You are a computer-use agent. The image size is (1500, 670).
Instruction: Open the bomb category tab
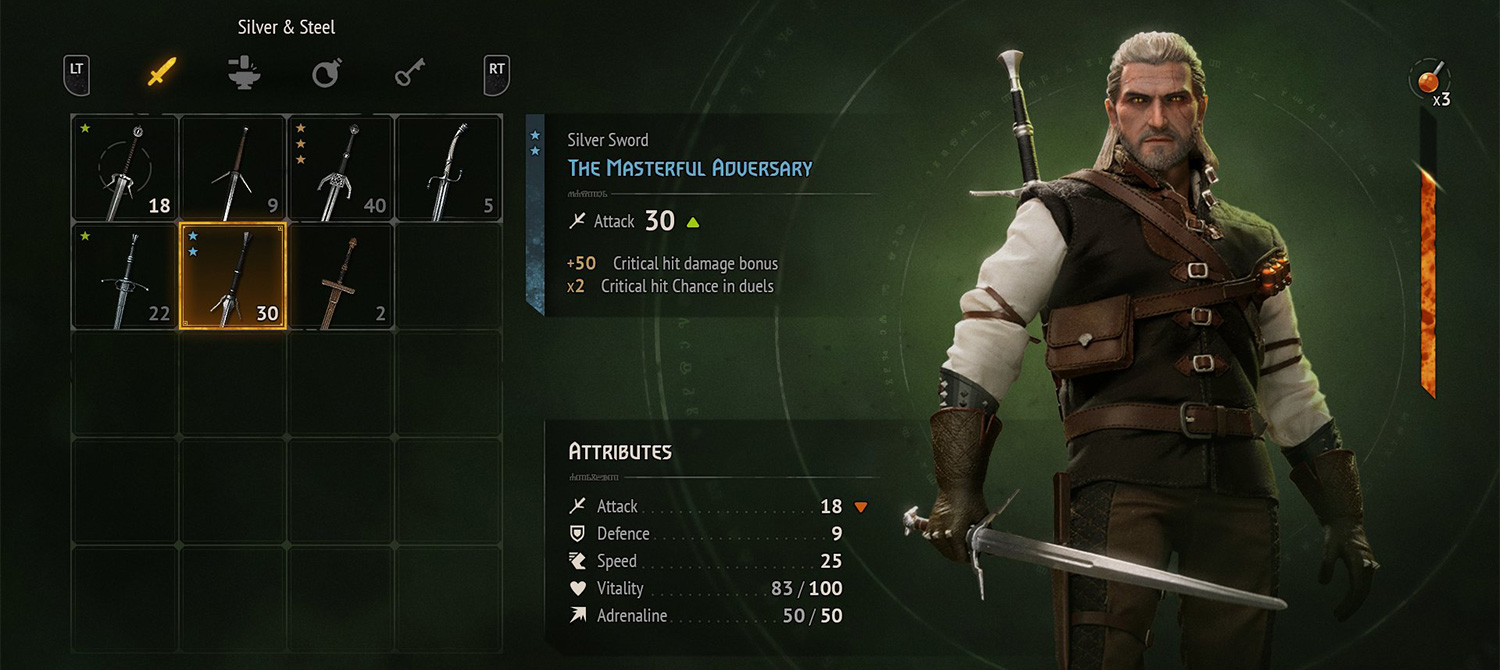tap(326, 72)
